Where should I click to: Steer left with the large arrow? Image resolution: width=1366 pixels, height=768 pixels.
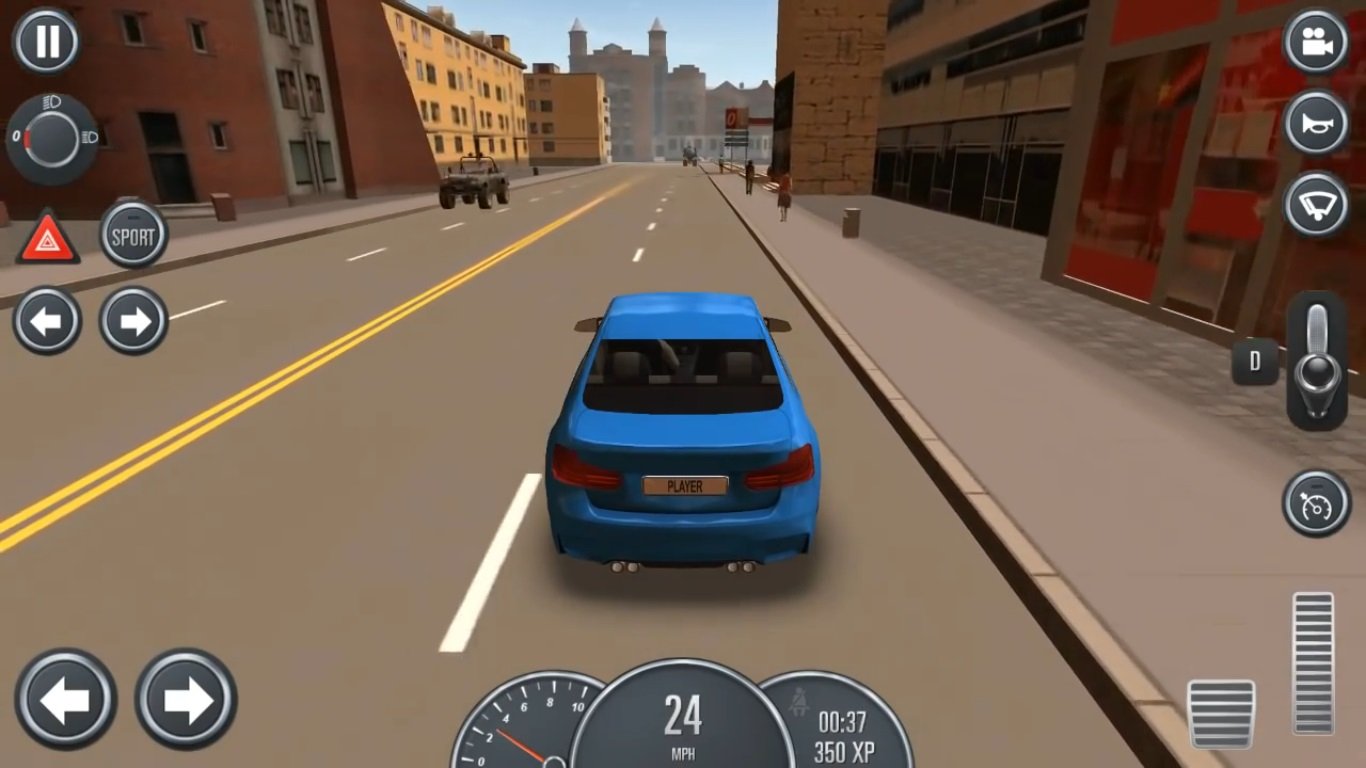click(66, 699)
